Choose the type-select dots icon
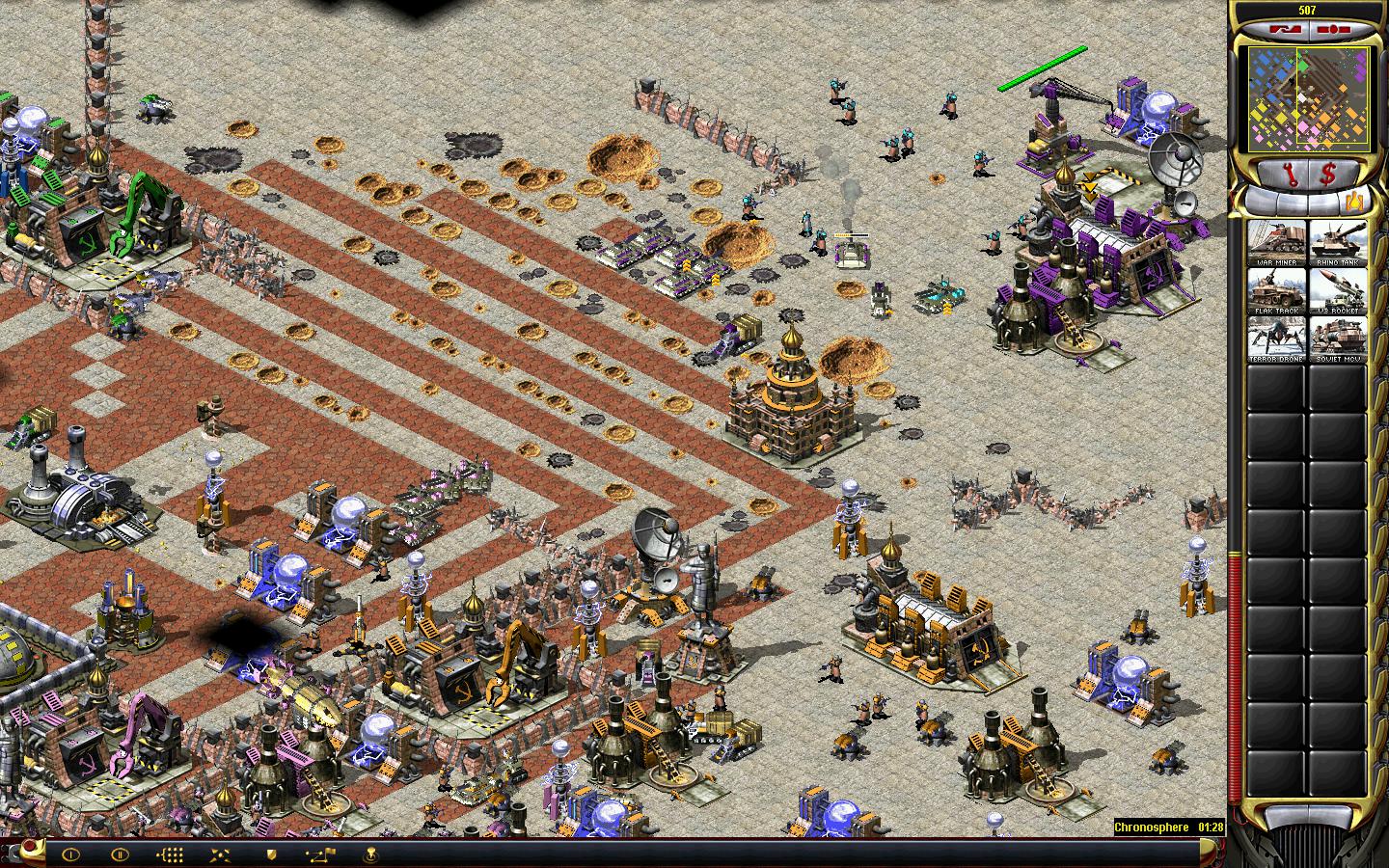1389x868 pixels. [170, 854]
